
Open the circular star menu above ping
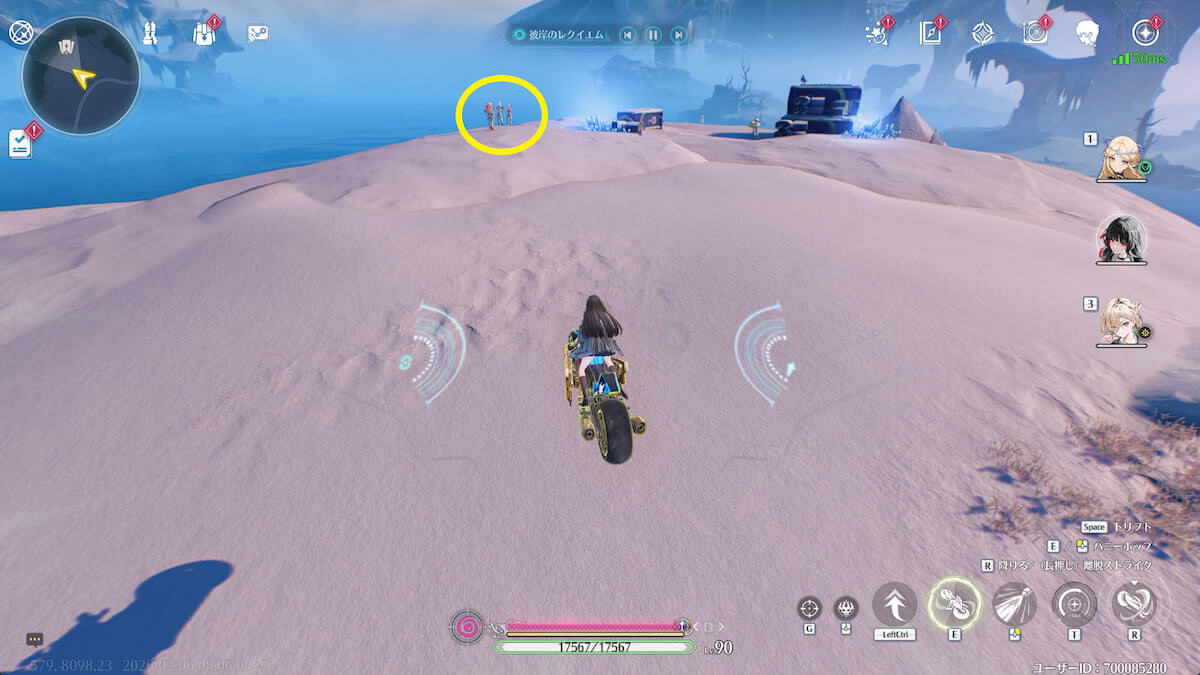(1145, 33)
